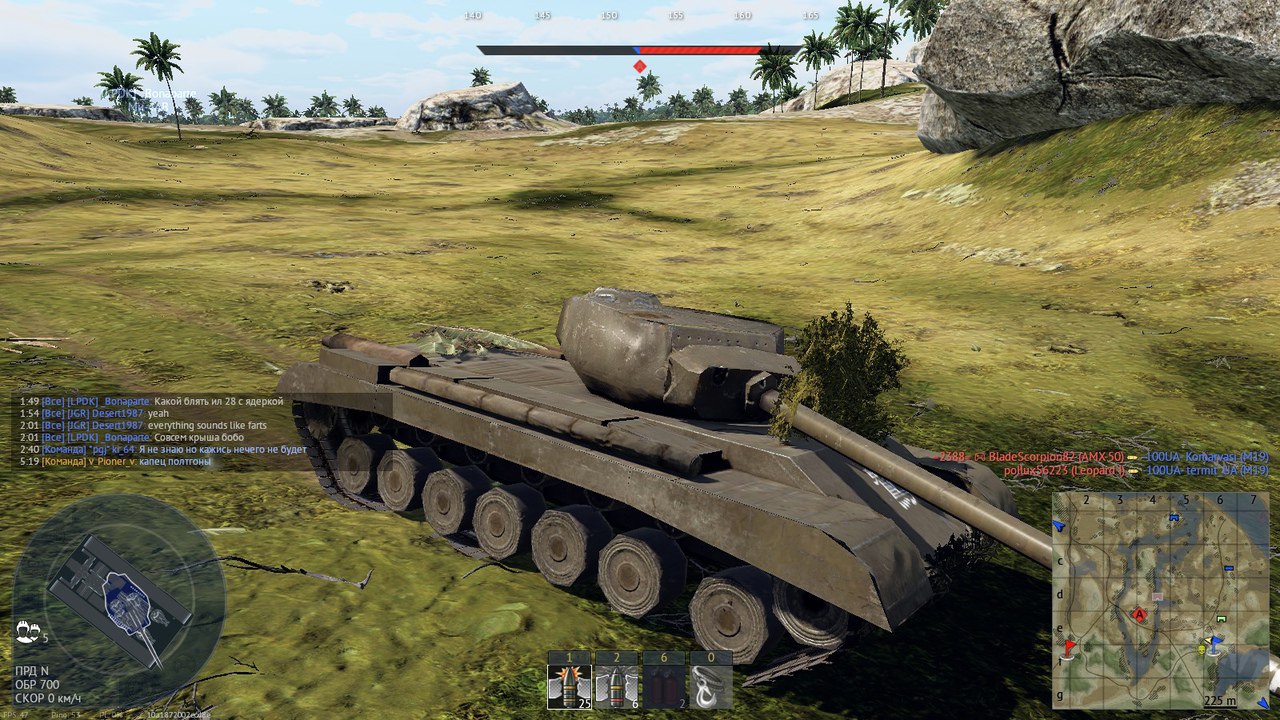This screenshot has width=1280, height=720.
Task: Click capture point A on the minimap
Action: click(x=1138, y=614)
